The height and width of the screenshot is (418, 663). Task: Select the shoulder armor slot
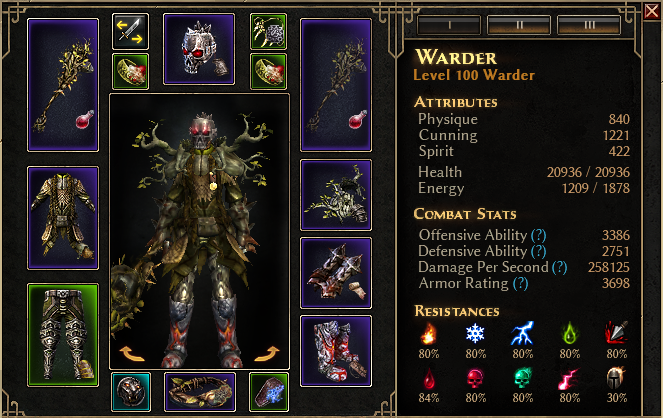coord(336,195)
